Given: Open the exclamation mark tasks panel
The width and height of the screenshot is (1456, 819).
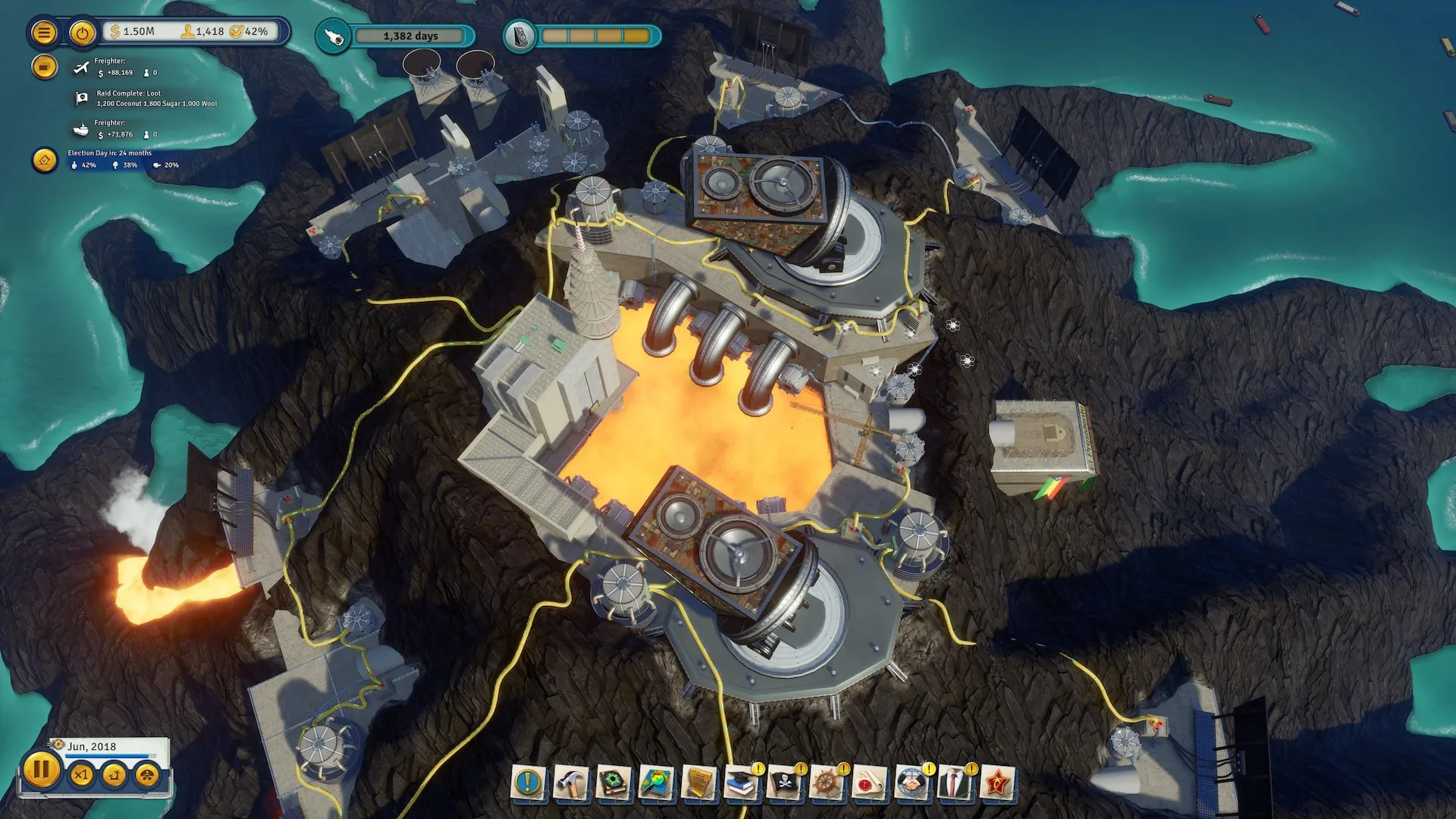Looking at the screenshot, I should click(528, 783).
